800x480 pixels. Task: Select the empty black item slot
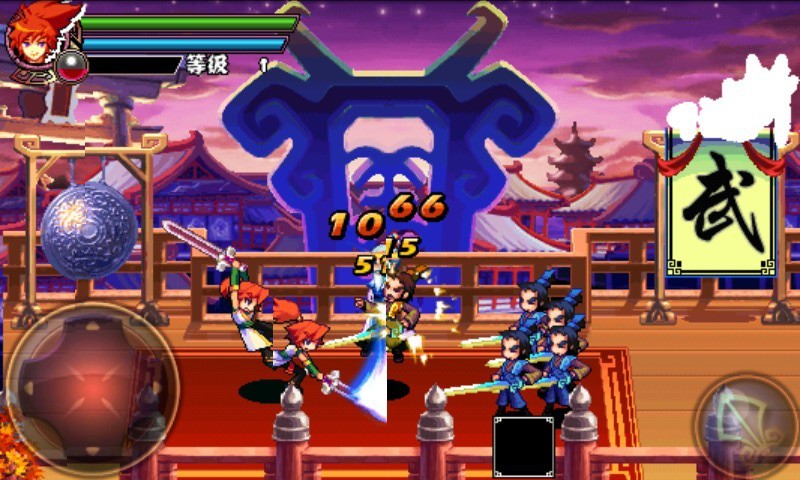pyautogui.click(x=523, y=446)
